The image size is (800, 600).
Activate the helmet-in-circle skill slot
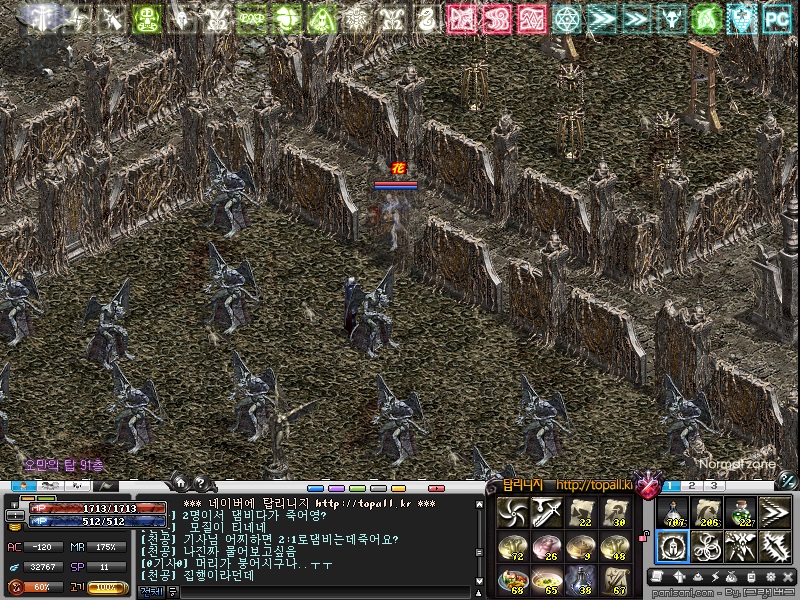(x=672, y=546)
